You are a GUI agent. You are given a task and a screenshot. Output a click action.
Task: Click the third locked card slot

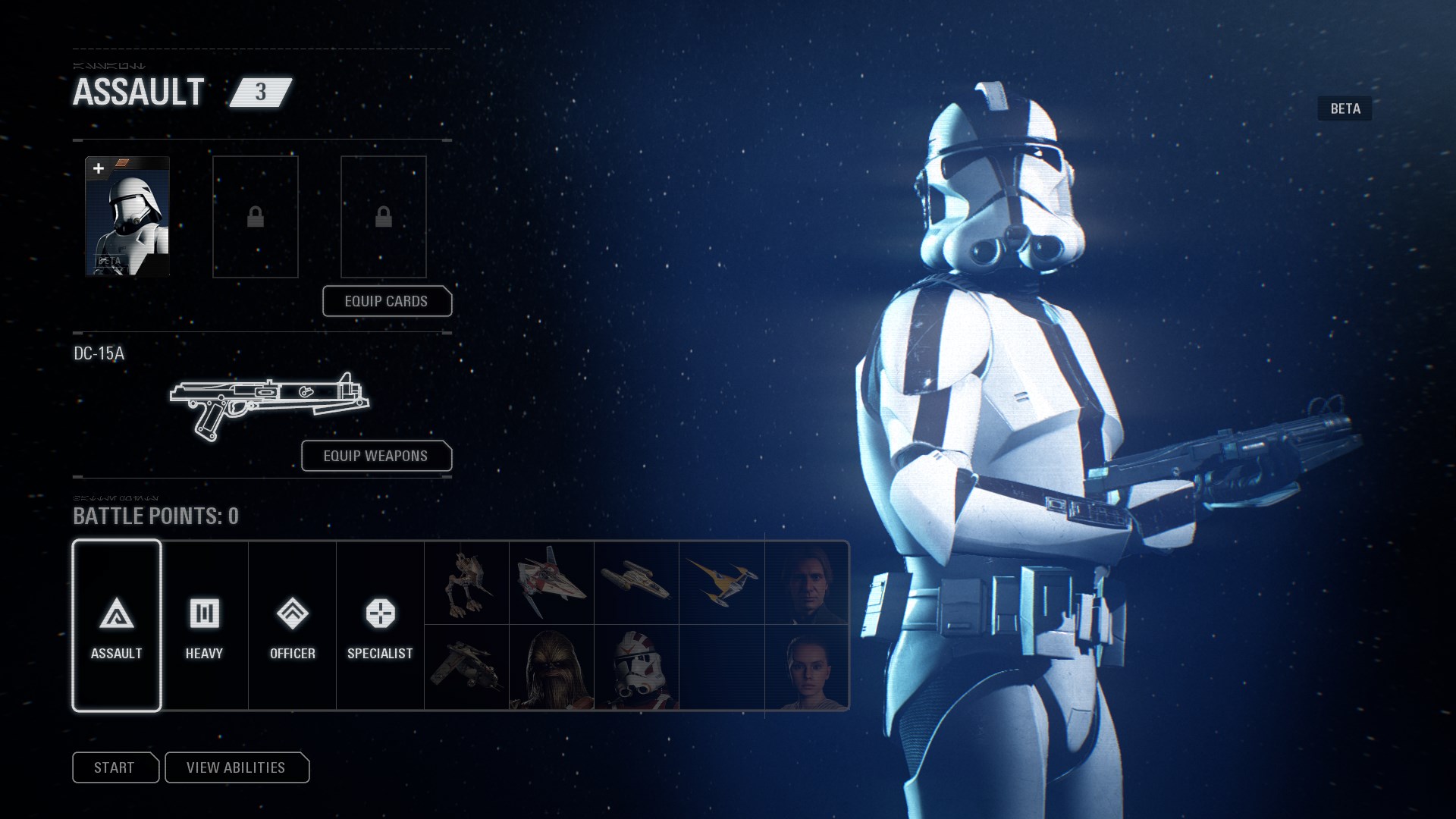(384, 217)
